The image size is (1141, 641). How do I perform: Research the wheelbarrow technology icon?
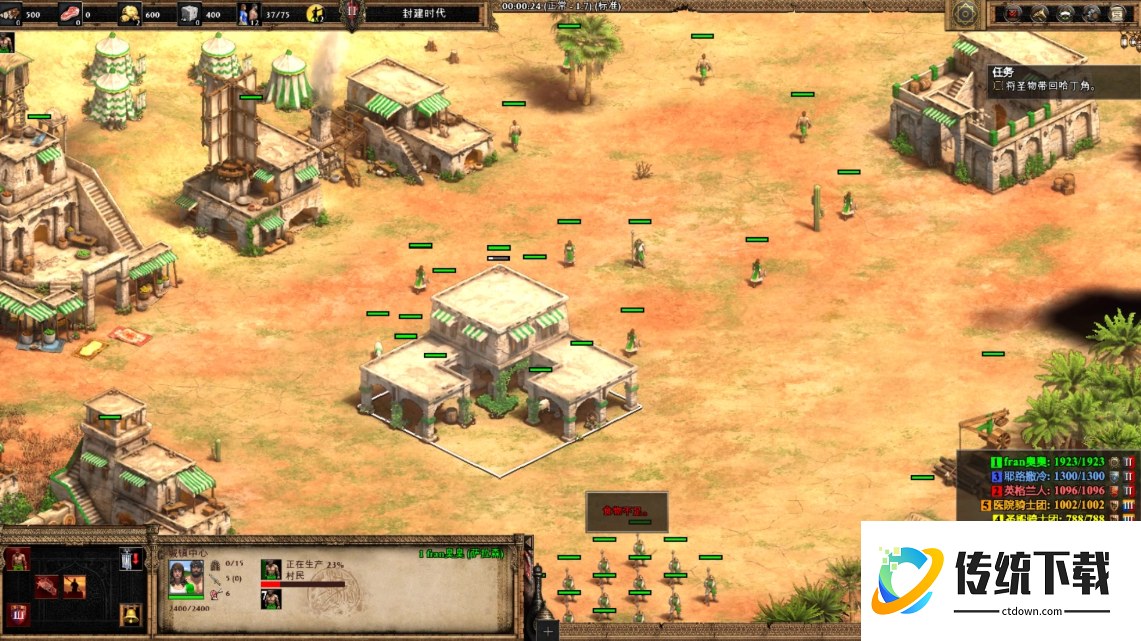pos(46,587)
